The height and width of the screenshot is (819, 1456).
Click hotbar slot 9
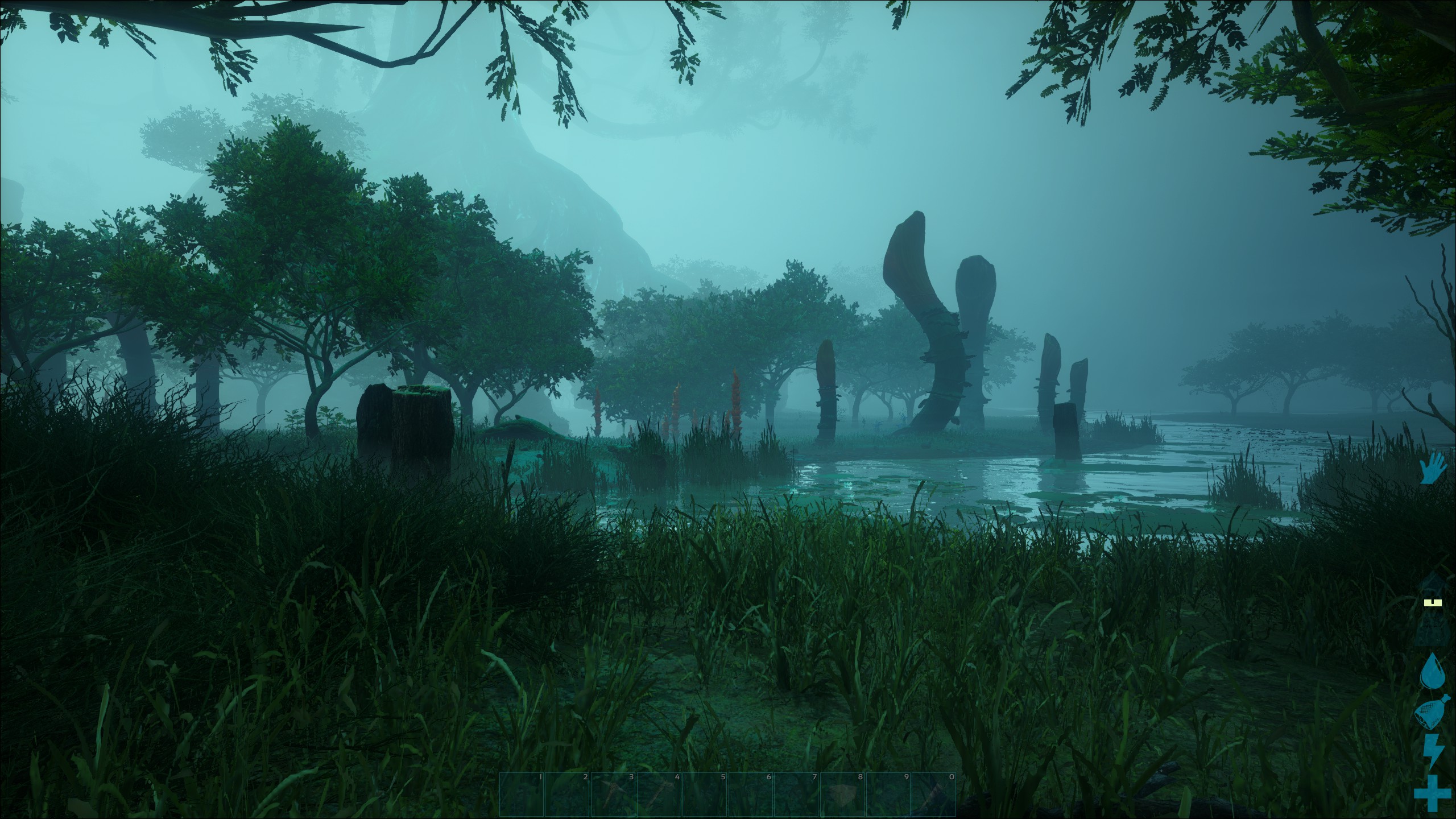click(x=888, y=795)
